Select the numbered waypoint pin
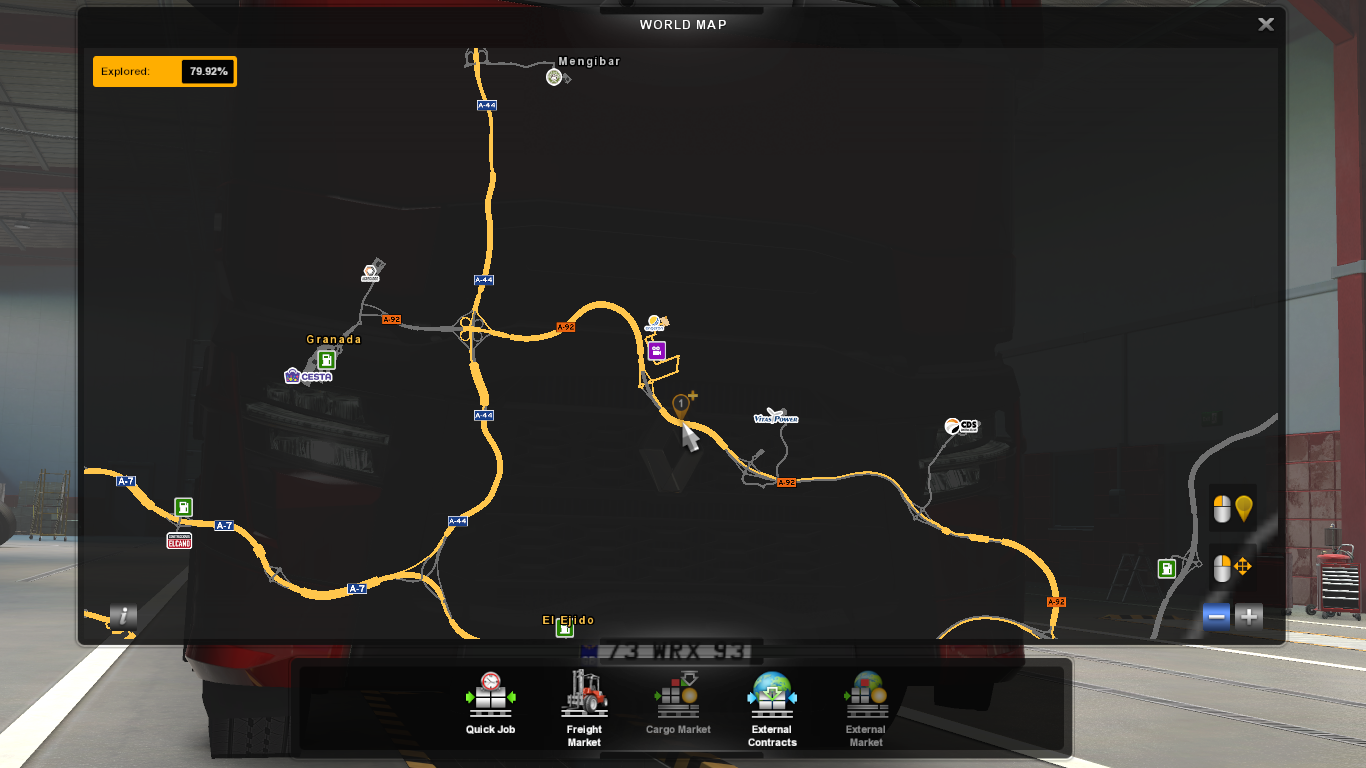Image resolution: width=1366 pixels, height=768 pixels. (681, 405)
